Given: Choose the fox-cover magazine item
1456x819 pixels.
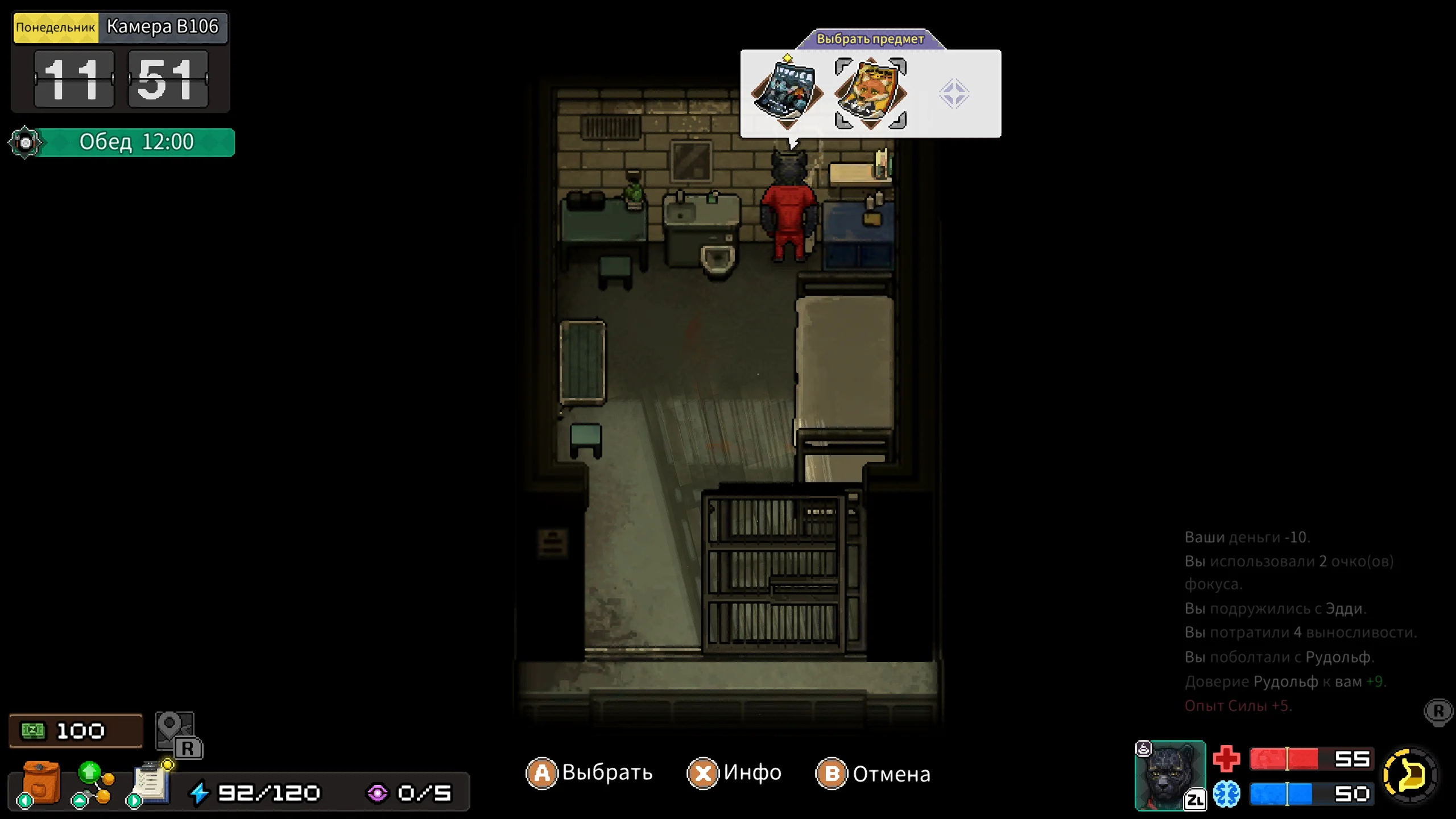Looking at the screenshot, I should click(870, 93).
